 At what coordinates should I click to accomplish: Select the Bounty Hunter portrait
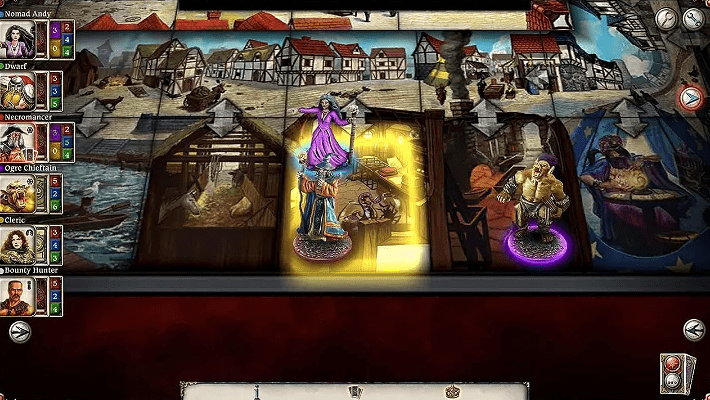18,296
